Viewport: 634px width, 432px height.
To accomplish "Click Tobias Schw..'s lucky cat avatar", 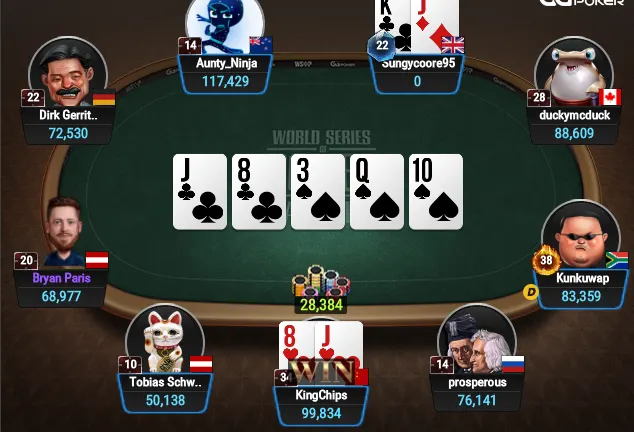I will (x=165, y=340).
